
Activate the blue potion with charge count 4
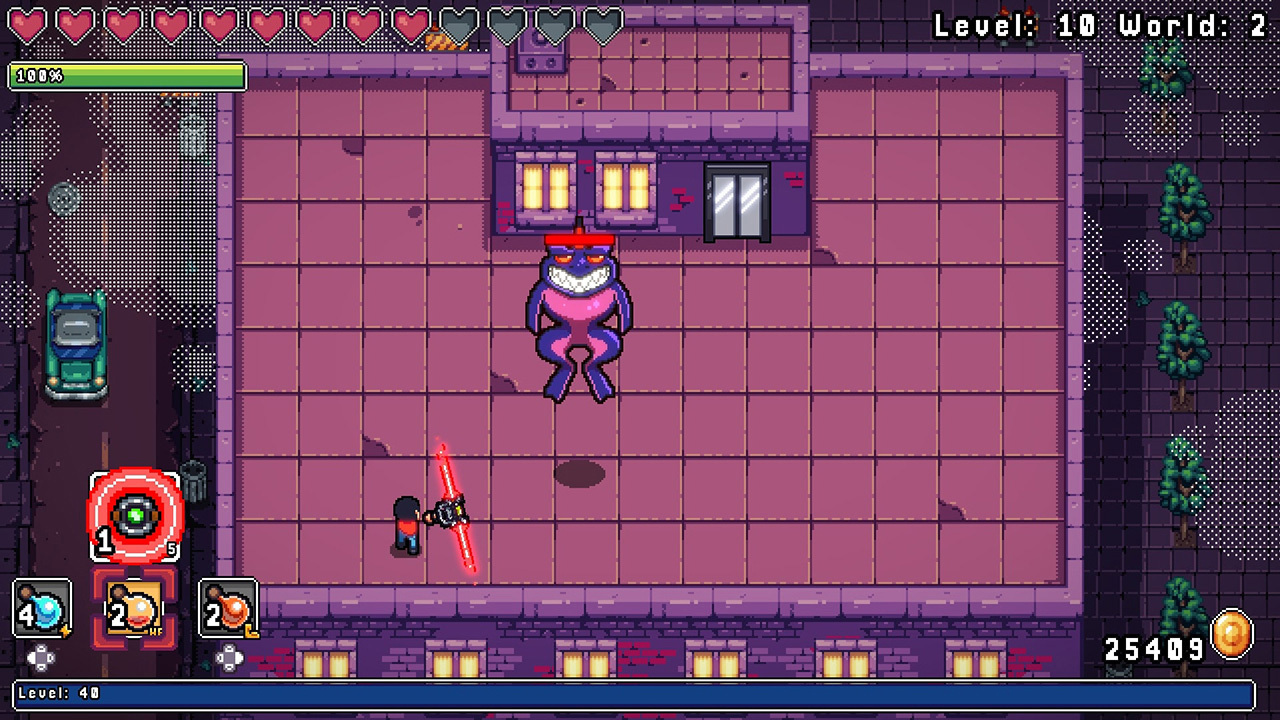coord(40,607)
